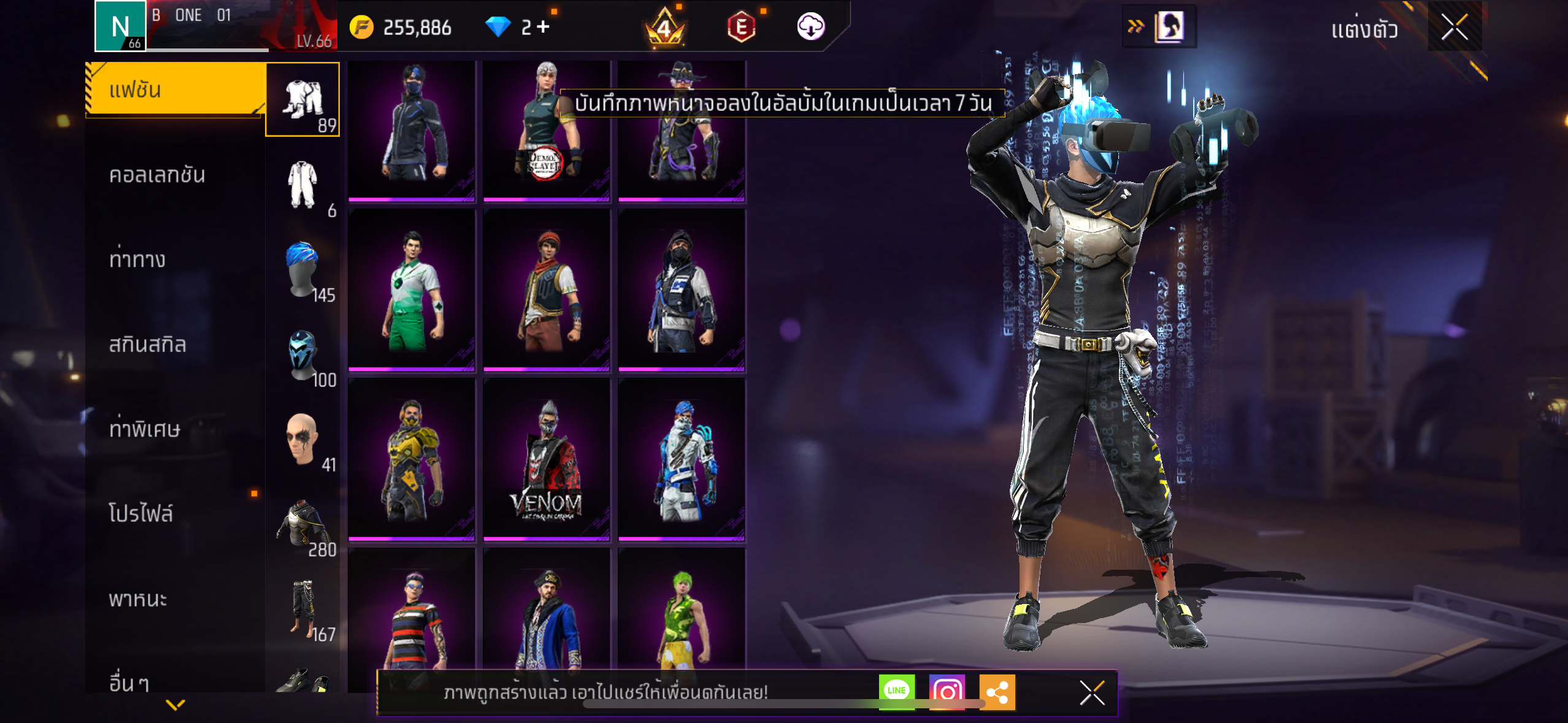The image size is (1568, 723).
Task: Close the share screenshot banner
Action: pyautogui.click(x=1092, y=692)
